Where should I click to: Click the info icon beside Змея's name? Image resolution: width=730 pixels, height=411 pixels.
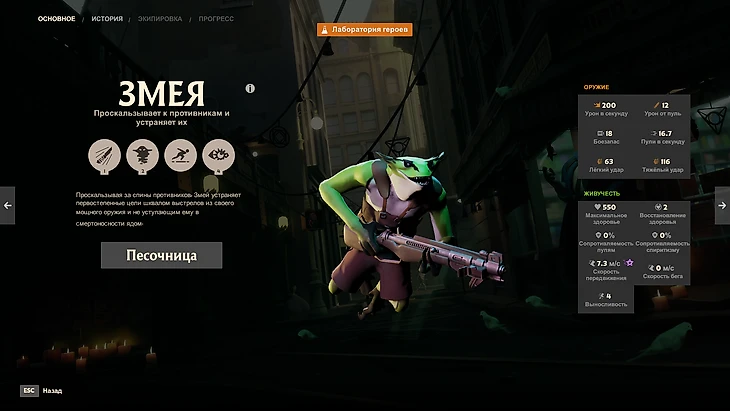click(x=250, y=88)
